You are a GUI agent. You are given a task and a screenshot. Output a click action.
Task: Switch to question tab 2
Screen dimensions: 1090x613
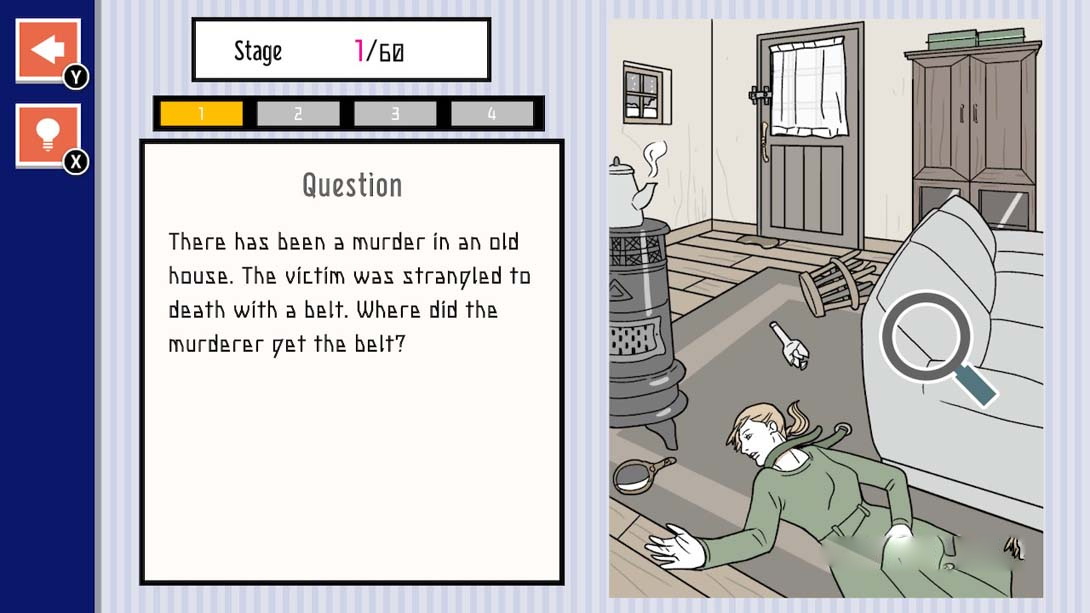pyautogui.click(x=298, y=114)
